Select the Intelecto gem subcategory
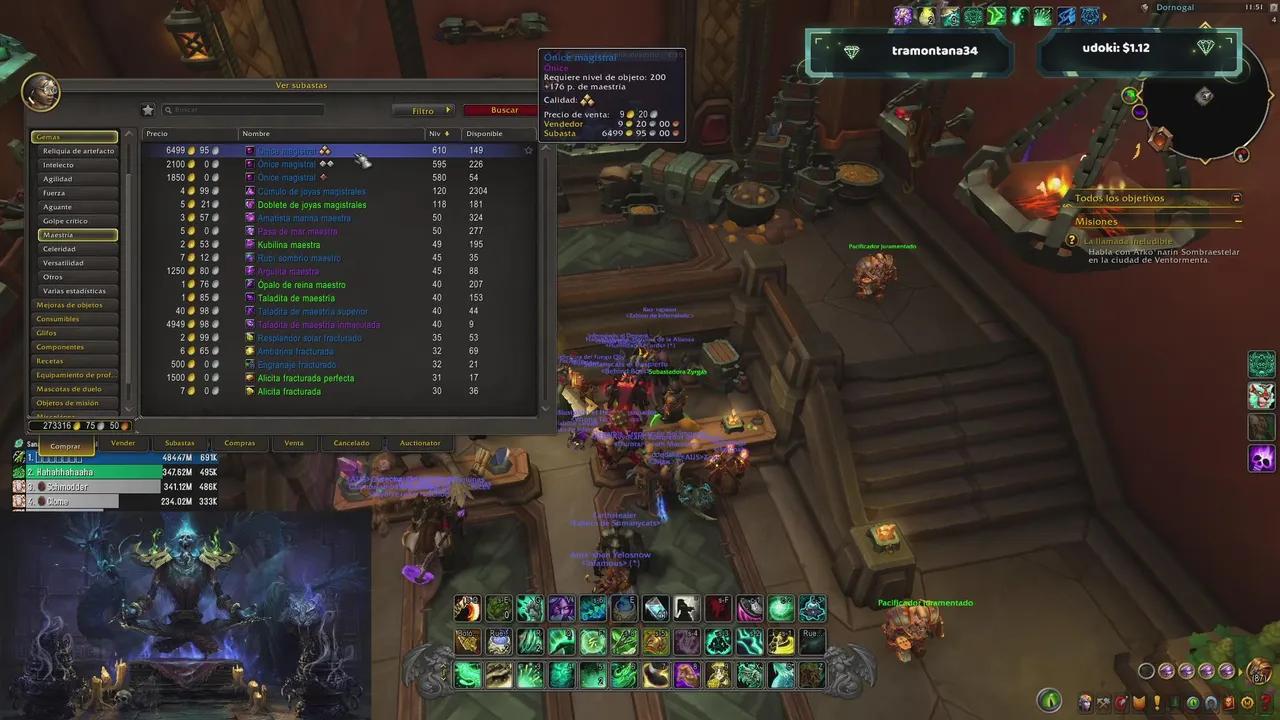 click(58, 165)
